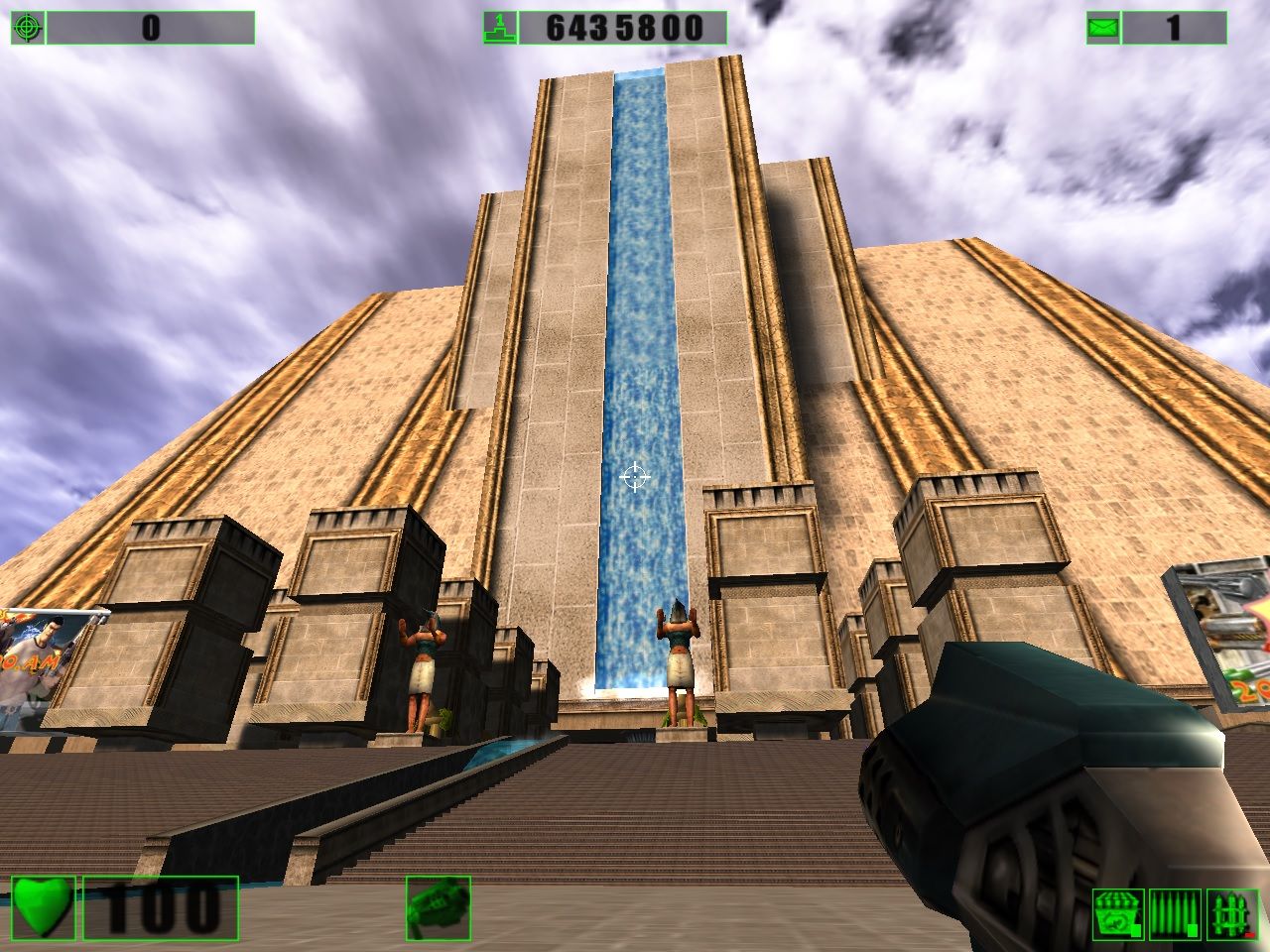The width and height of the screenshot is (1270, 952).
Task: Select the equipped weapon icon bottom center
Action: 440,909
